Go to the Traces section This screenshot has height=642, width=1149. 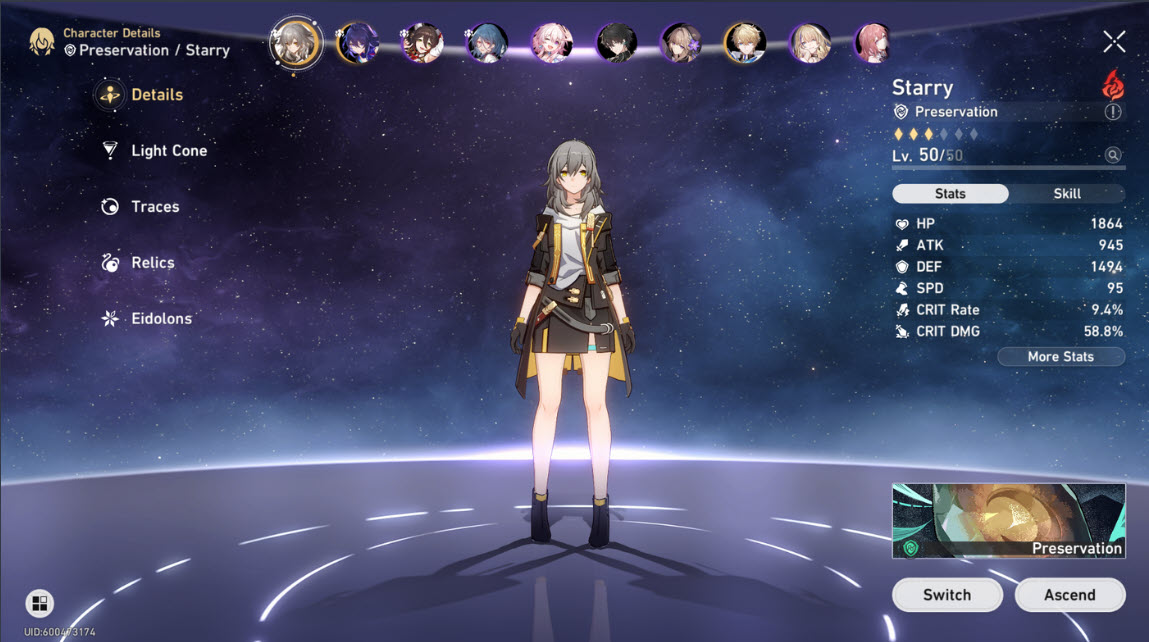(x=154, y=207)
